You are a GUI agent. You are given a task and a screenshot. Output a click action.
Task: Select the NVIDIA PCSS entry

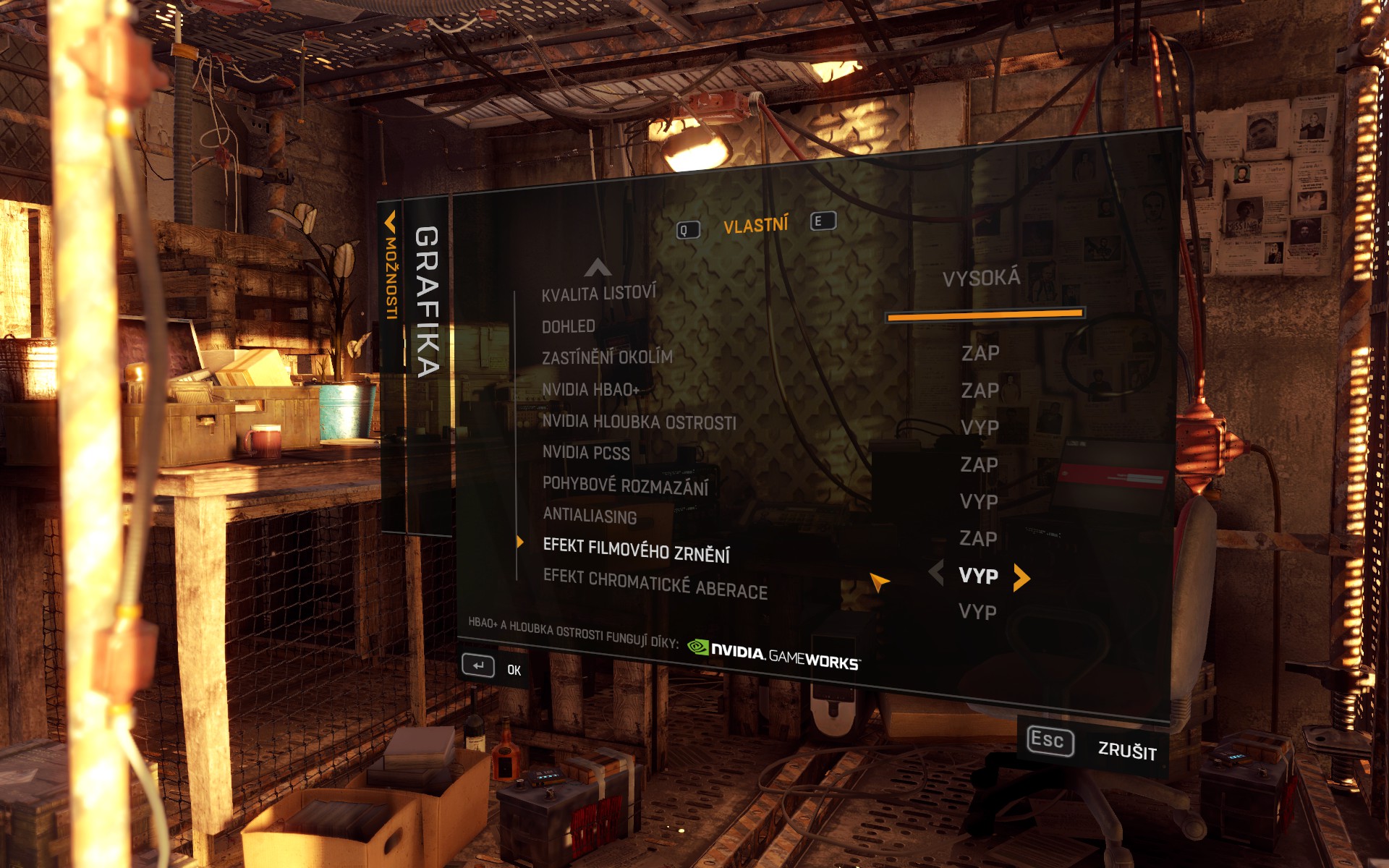(586, 453)
